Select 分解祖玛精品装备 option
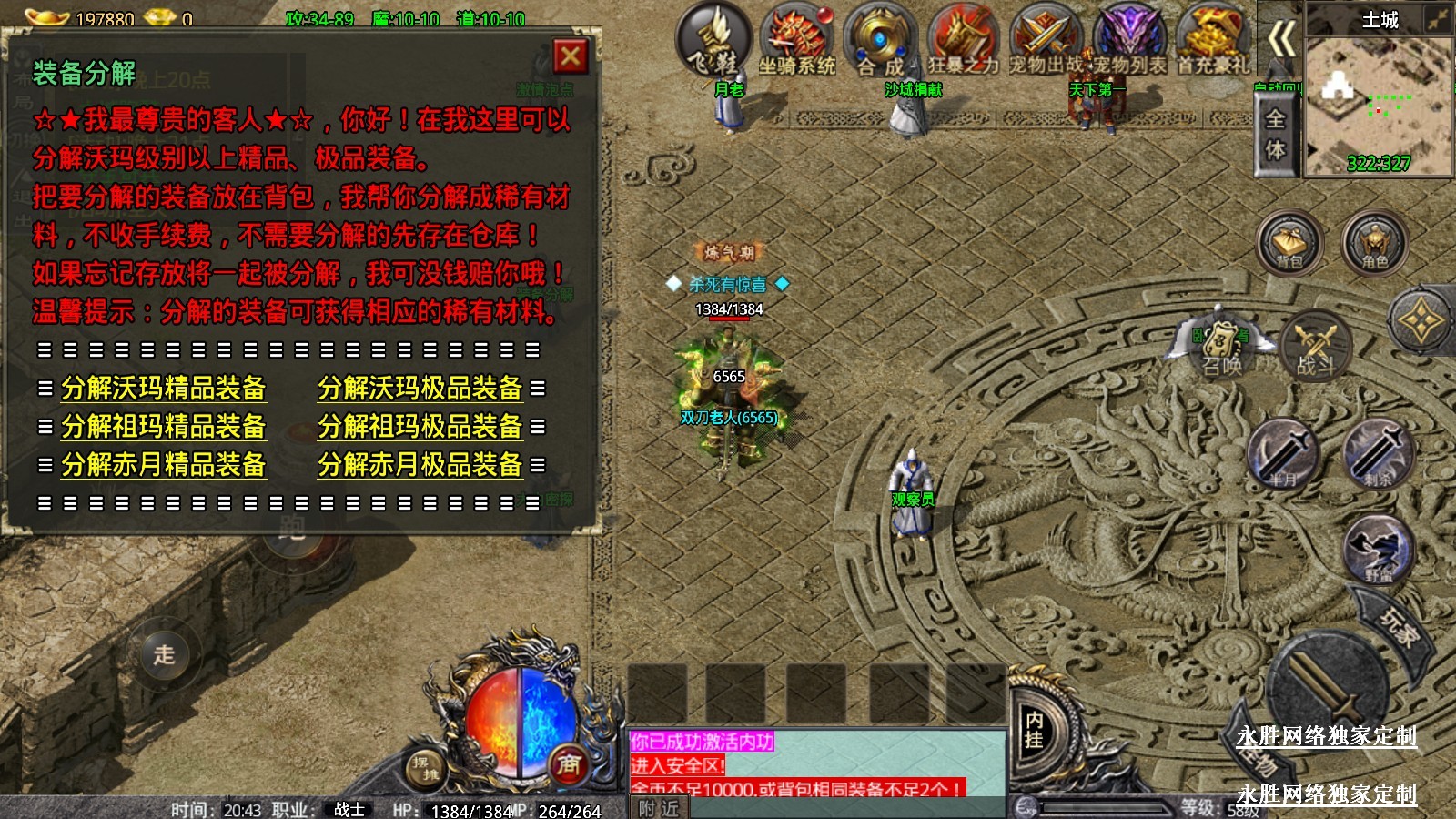The image size is (1456, 819). coord(164,427)
